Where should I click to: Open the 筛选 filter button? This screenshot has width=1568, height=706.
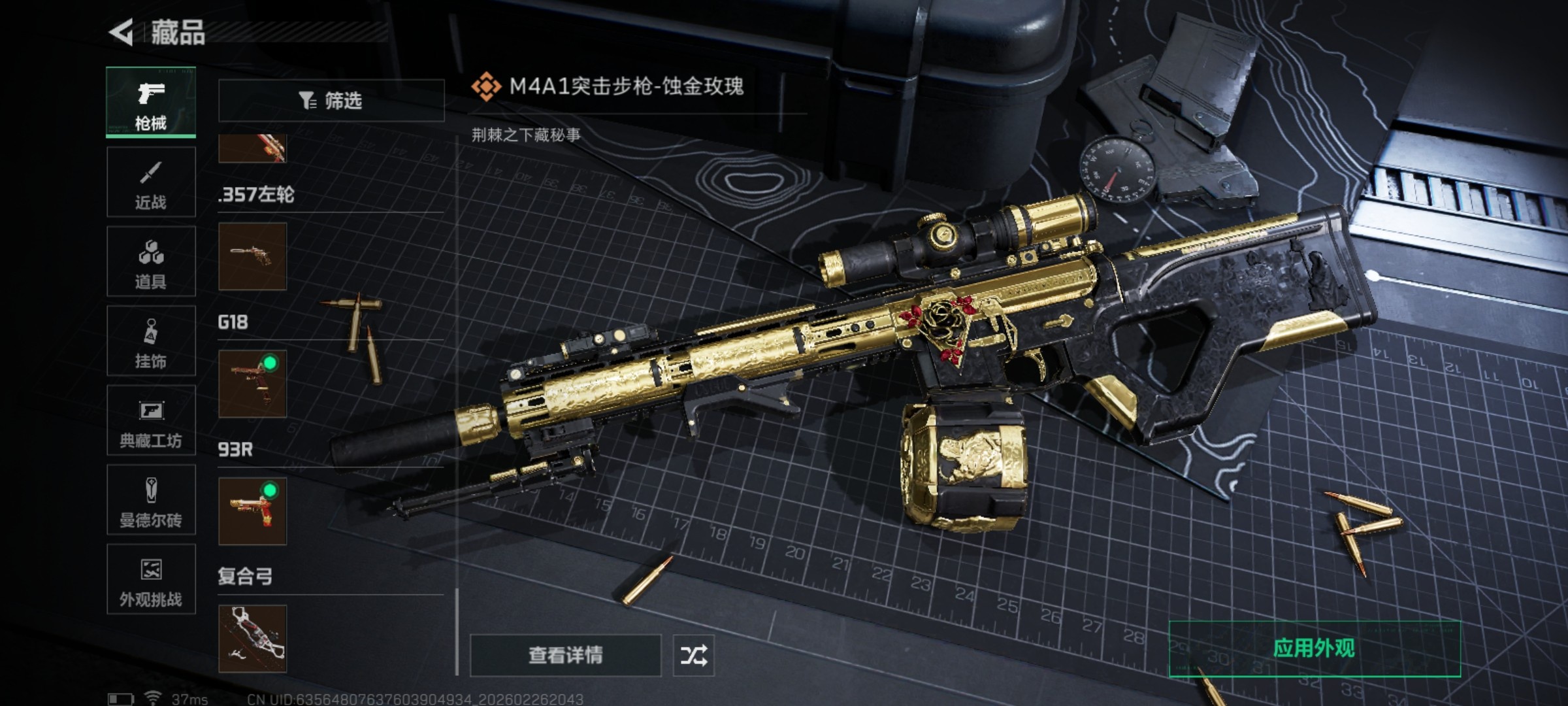click(x=331, y=101)
